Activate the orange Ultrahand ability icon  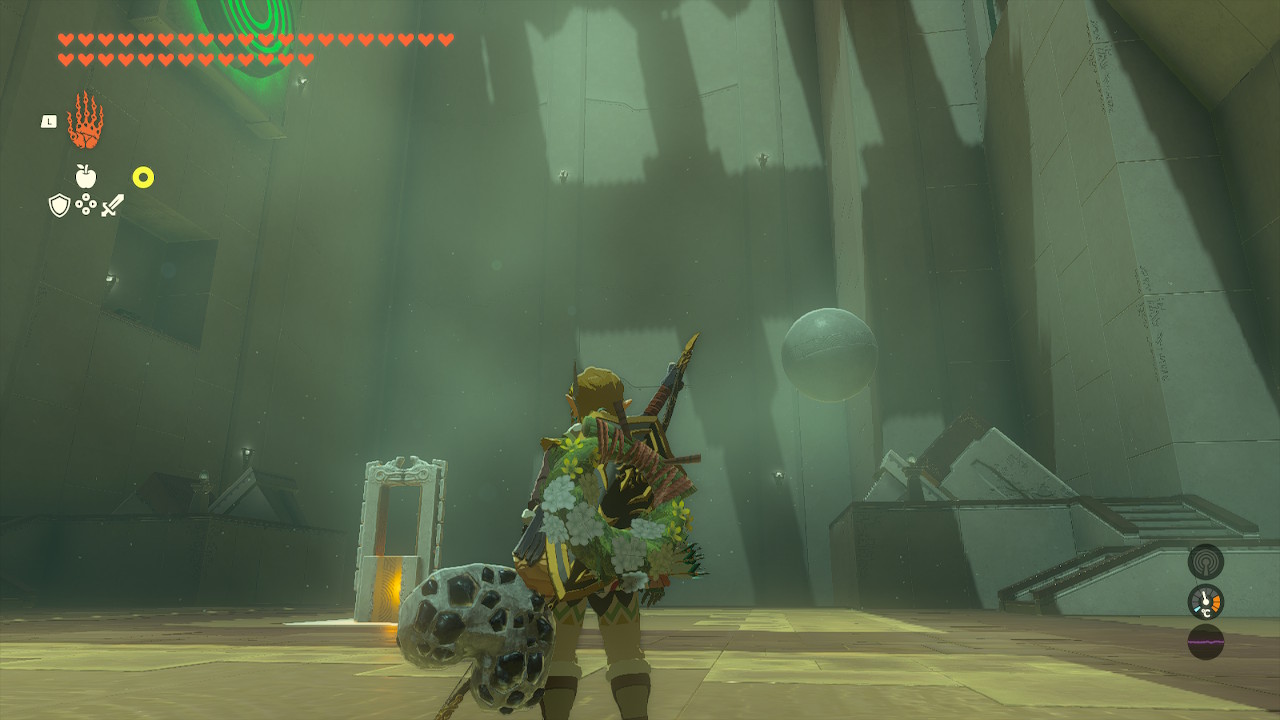85,121
